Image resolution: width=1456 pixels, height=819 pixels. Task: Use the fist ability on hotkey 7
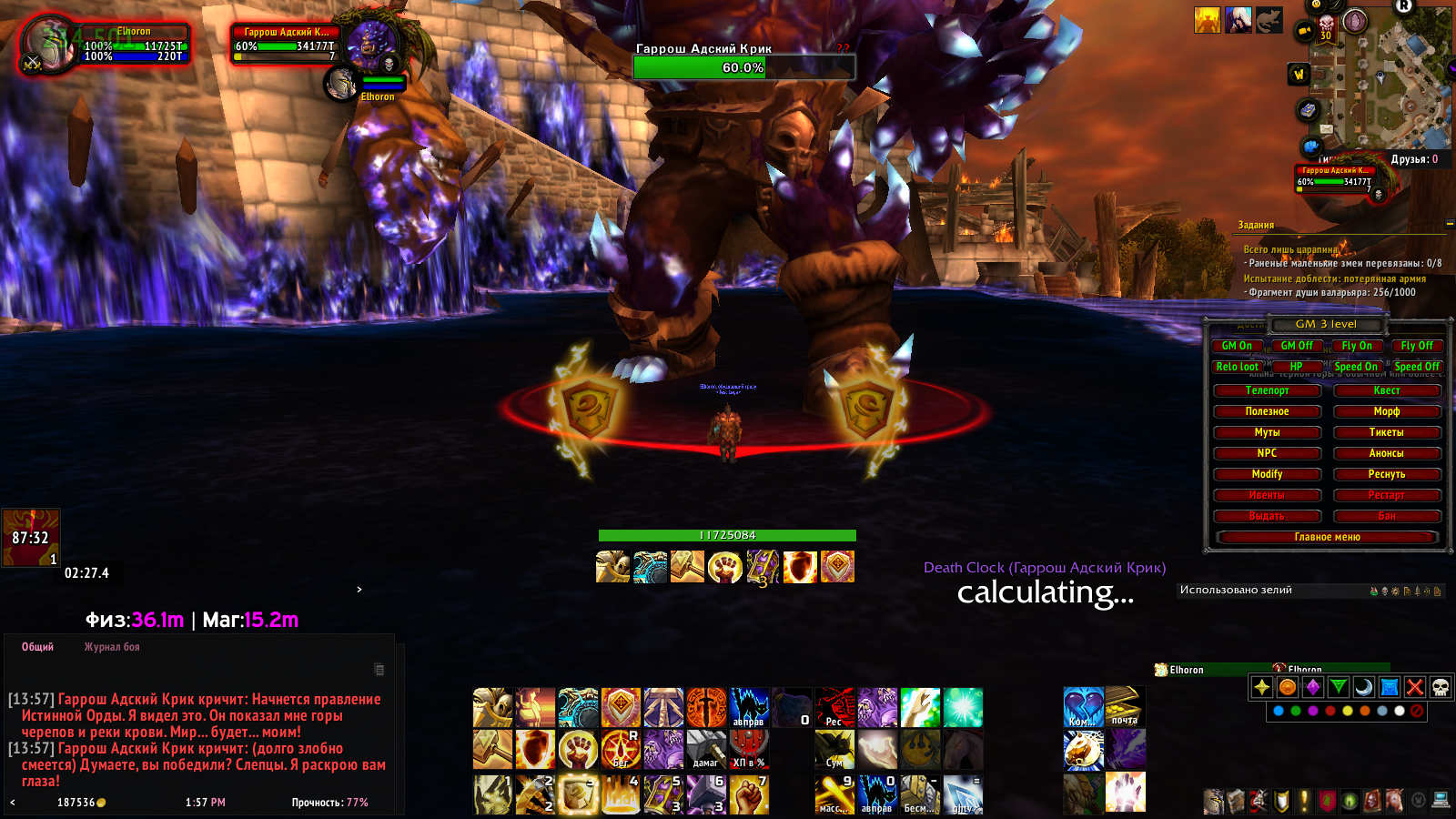(749, 794)
